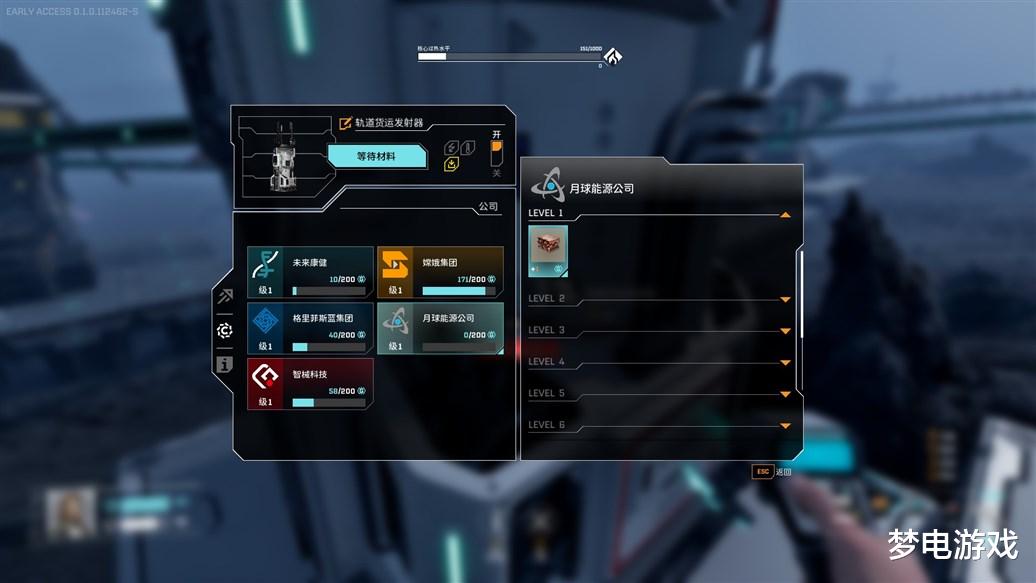1036x583 pixels.
Task: Select the 未来康健 company card
Action: click(x=310, y=272)
